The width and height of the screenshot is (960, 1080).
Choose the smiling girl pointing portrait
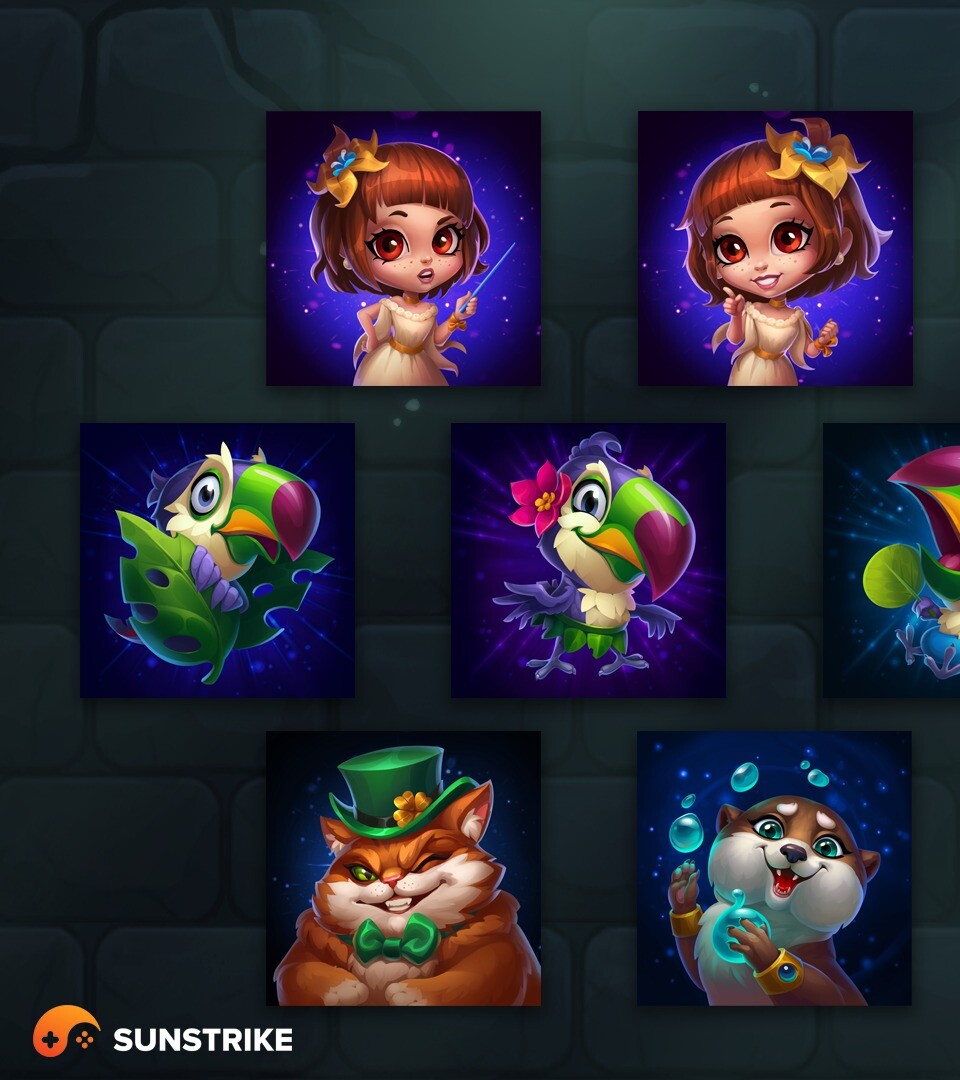(x=775, y=248)
